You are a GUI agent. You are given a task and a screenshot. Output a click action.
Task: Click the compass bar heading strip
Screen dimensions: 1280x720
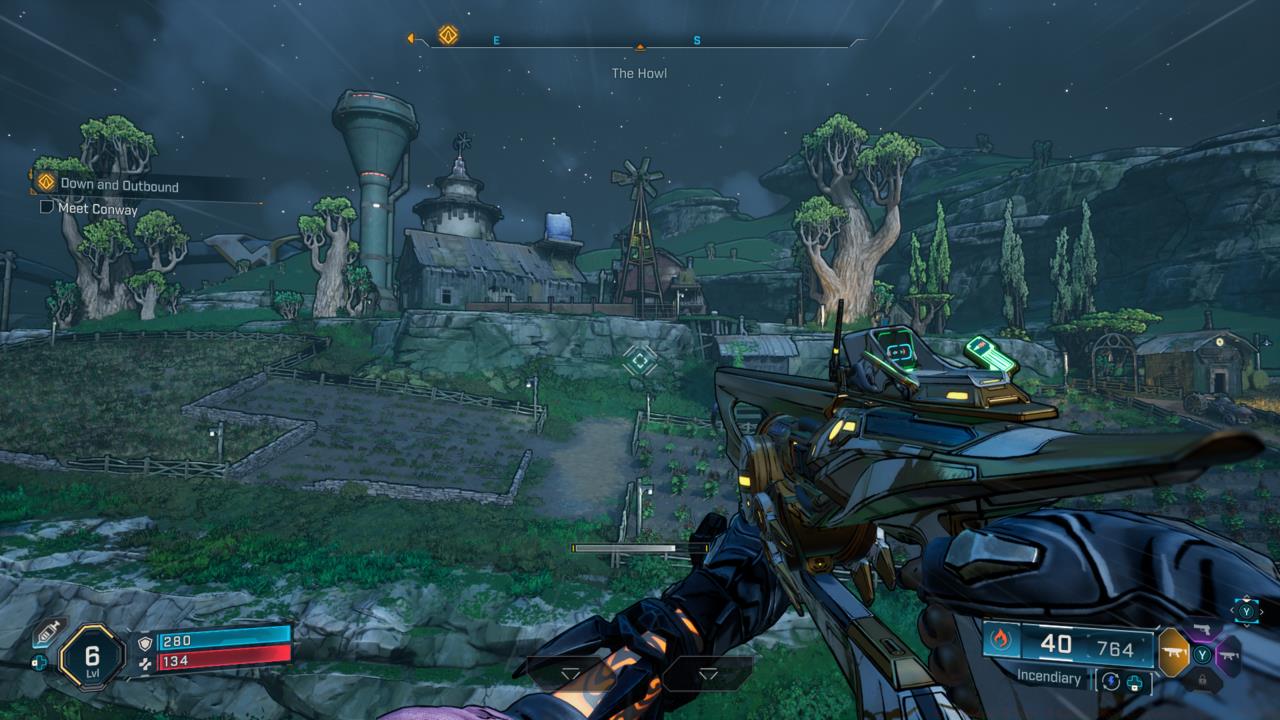[640, 42]
